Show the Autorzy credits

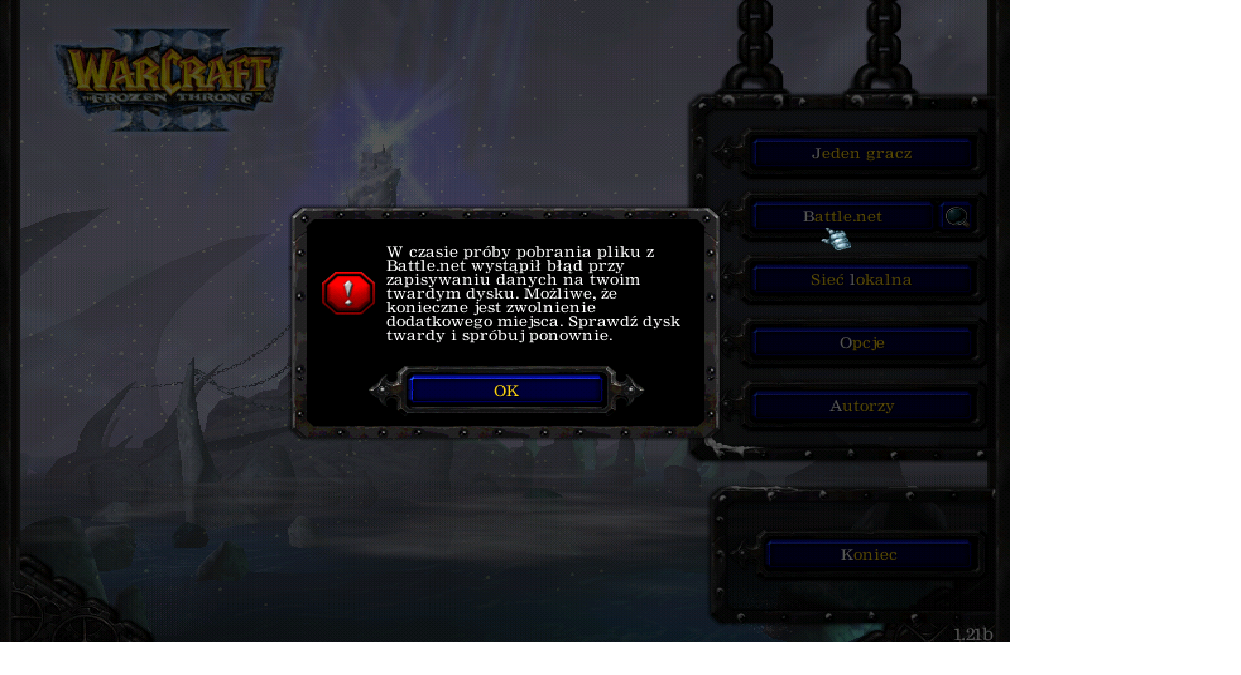click(x=861, y=406)
